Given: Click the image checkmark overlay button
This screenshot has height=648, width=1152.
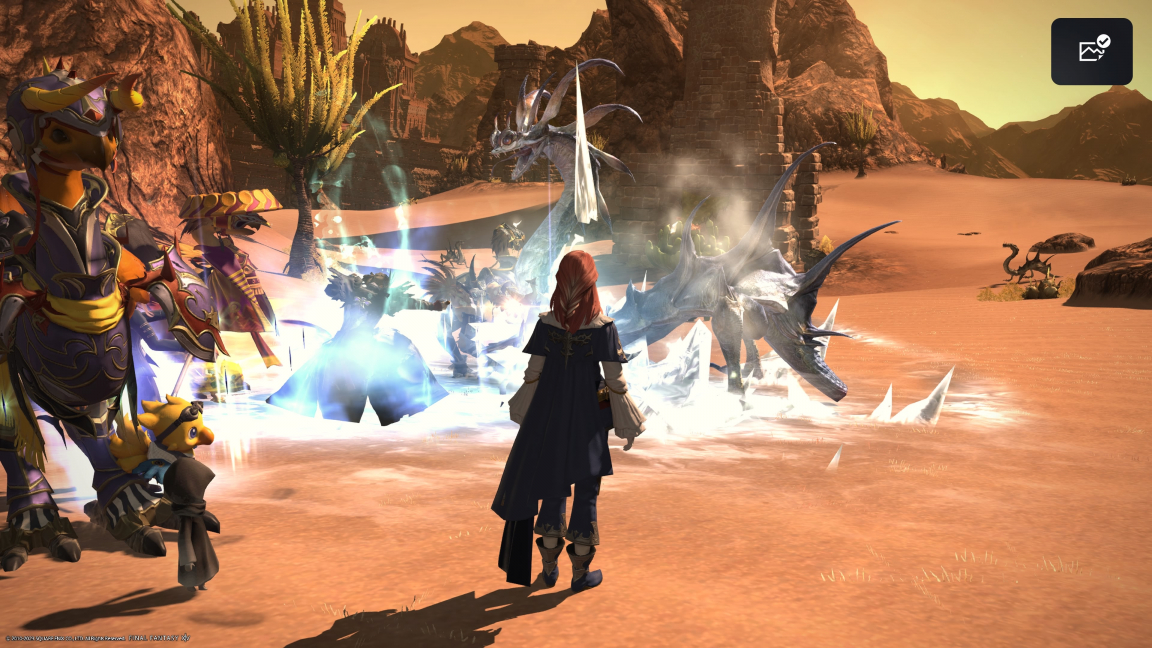Looking at the screenshot, I should [1091, 51].
